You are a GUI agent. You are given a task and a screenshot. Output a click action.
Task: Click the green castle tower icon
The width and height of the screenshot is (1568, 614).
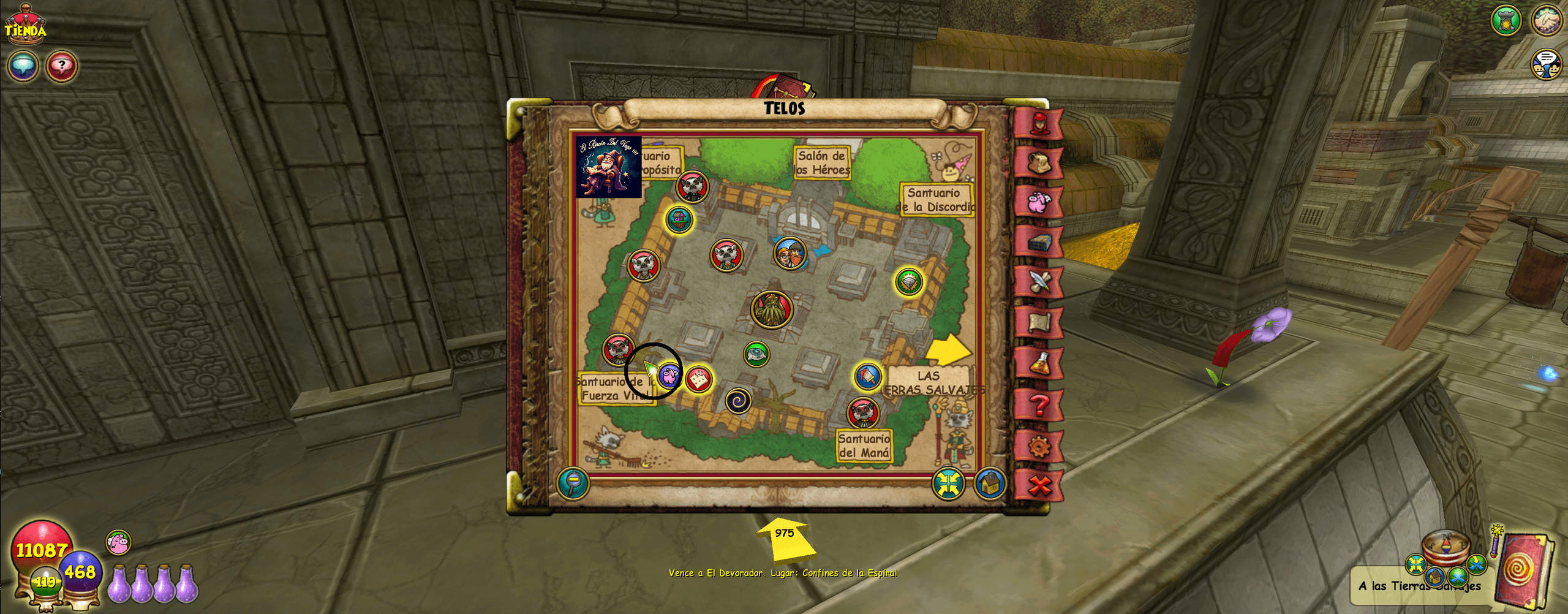[x=1506, y=21]
